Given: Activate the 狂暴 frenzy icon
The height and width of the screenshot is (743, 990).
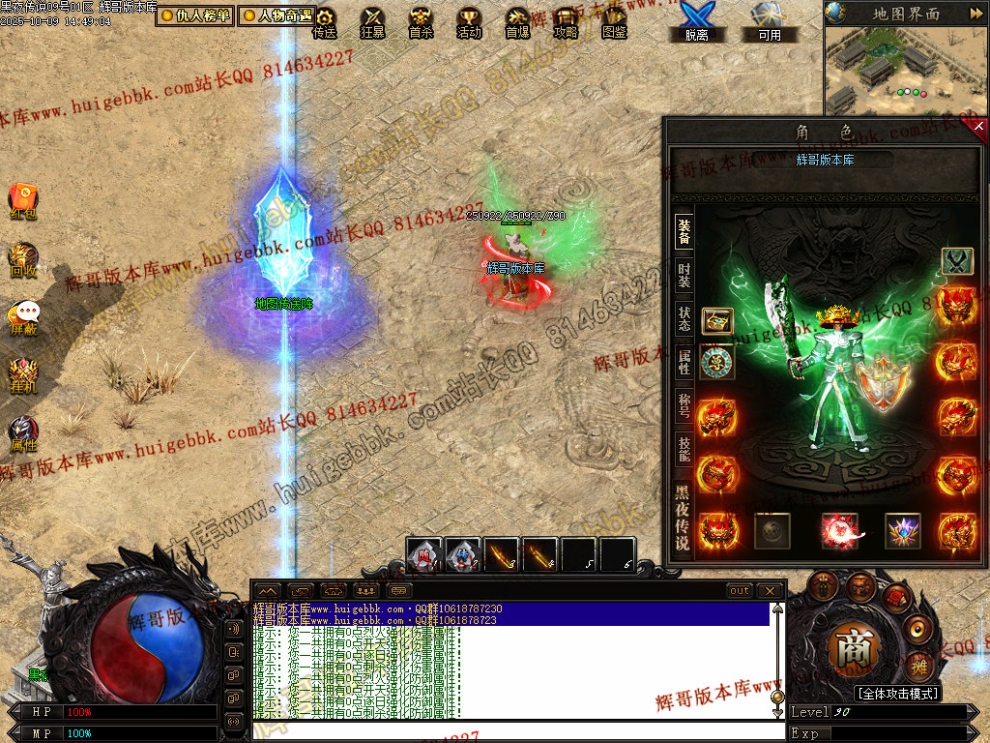Looking at the screenshot, I should [x=372, y=22].
